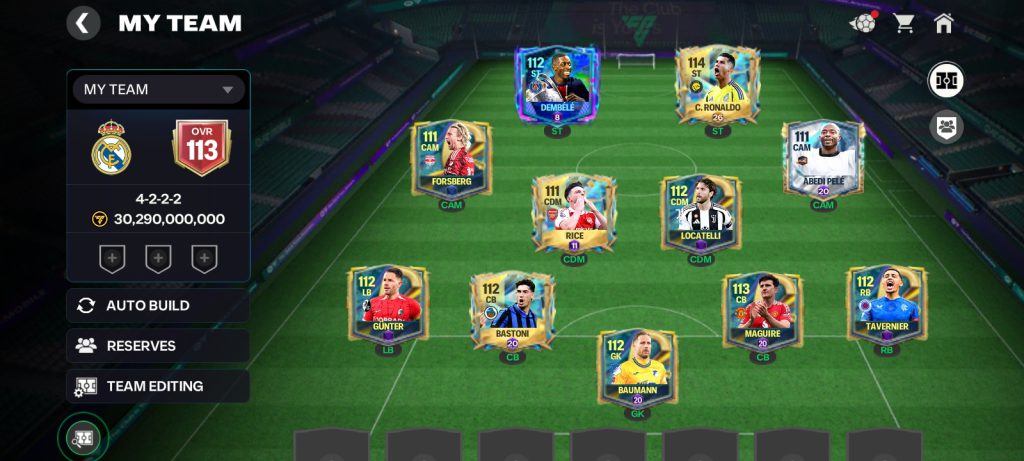Select the Dembélé striker card

click(x=558, y=85)
